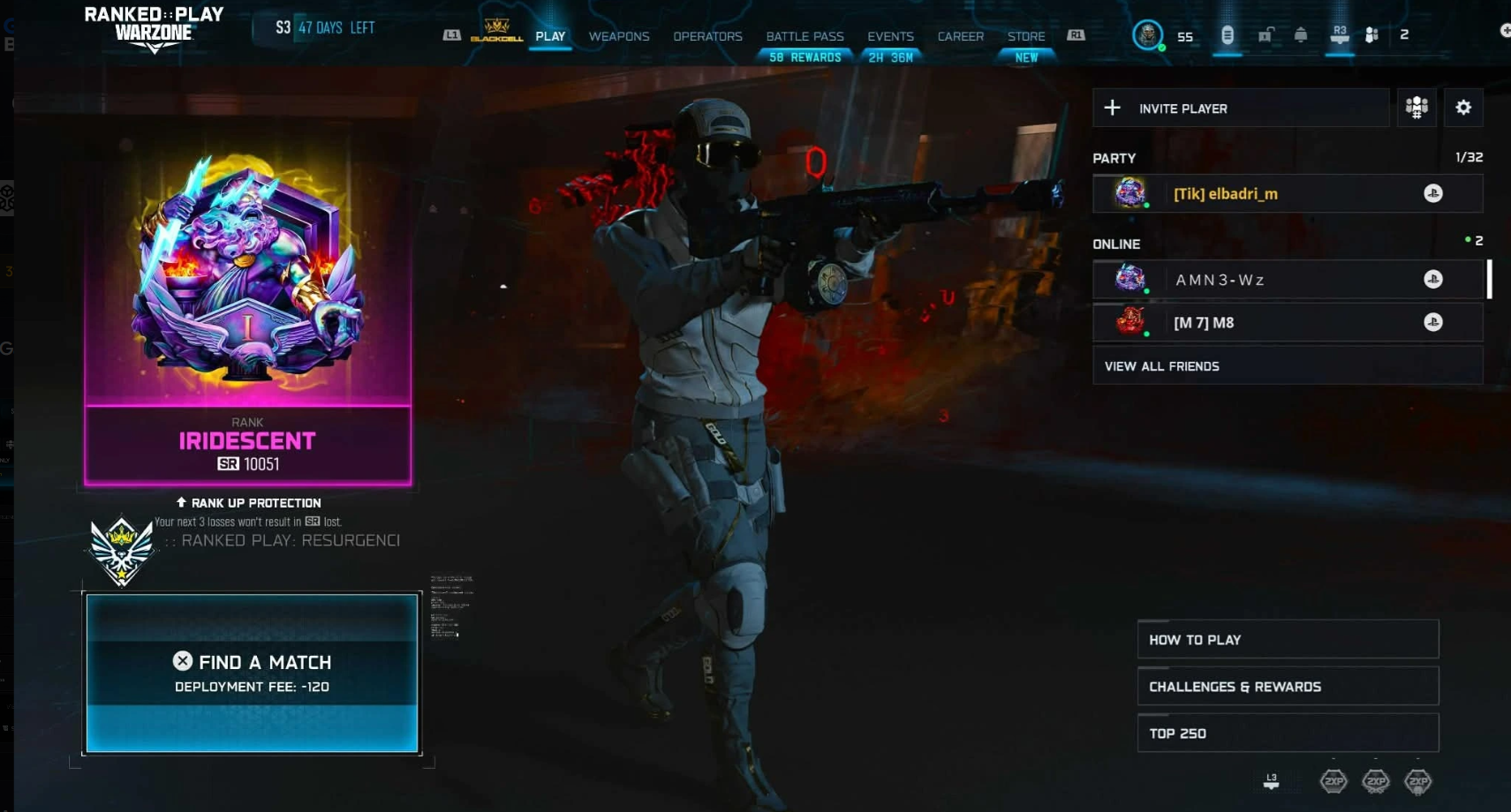The height and width of the screenshot is (812, 1511).
Task: Click the PlayStation icon beside elbadri_m
Action: [x=1435, y=193]
